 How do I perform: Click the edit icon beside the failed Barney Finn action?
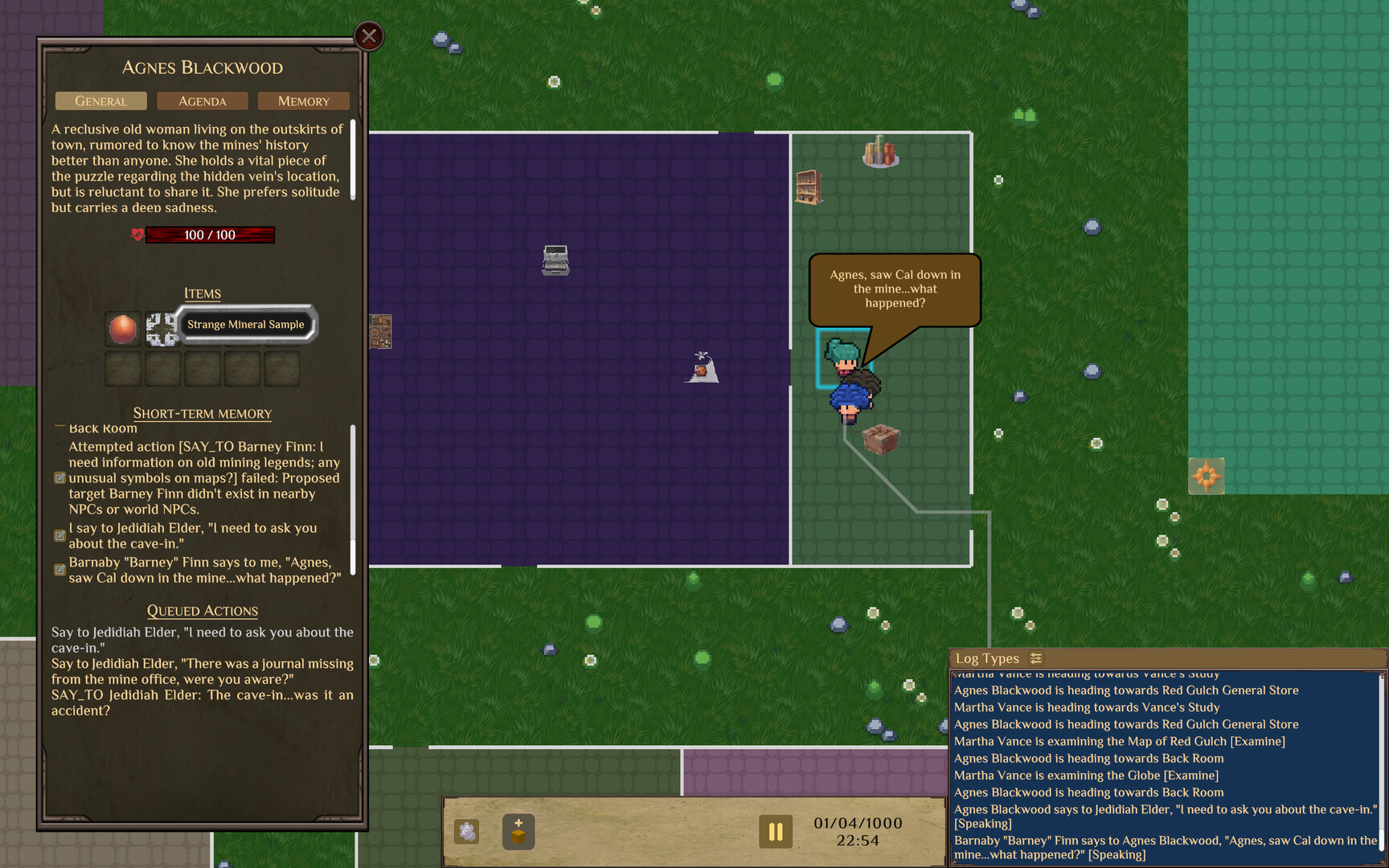59,477
